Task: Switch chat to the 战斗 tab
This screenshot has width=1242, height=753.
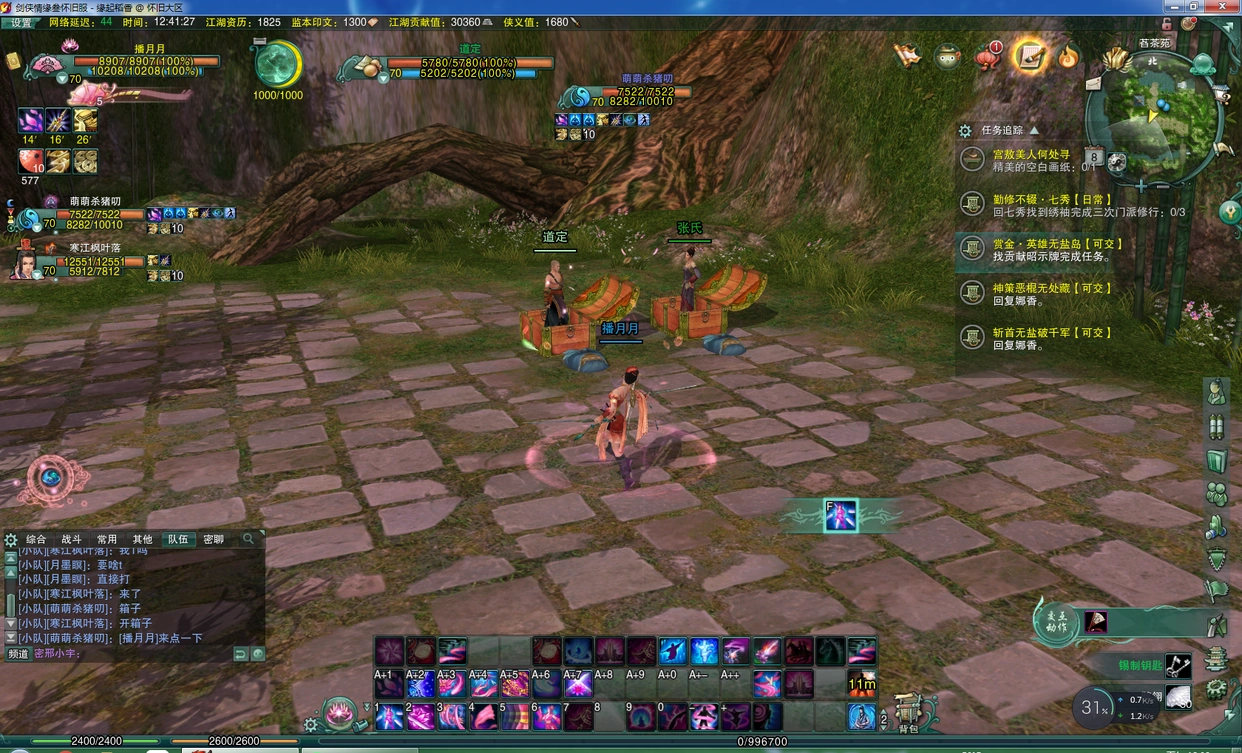Action: (72, 539)
